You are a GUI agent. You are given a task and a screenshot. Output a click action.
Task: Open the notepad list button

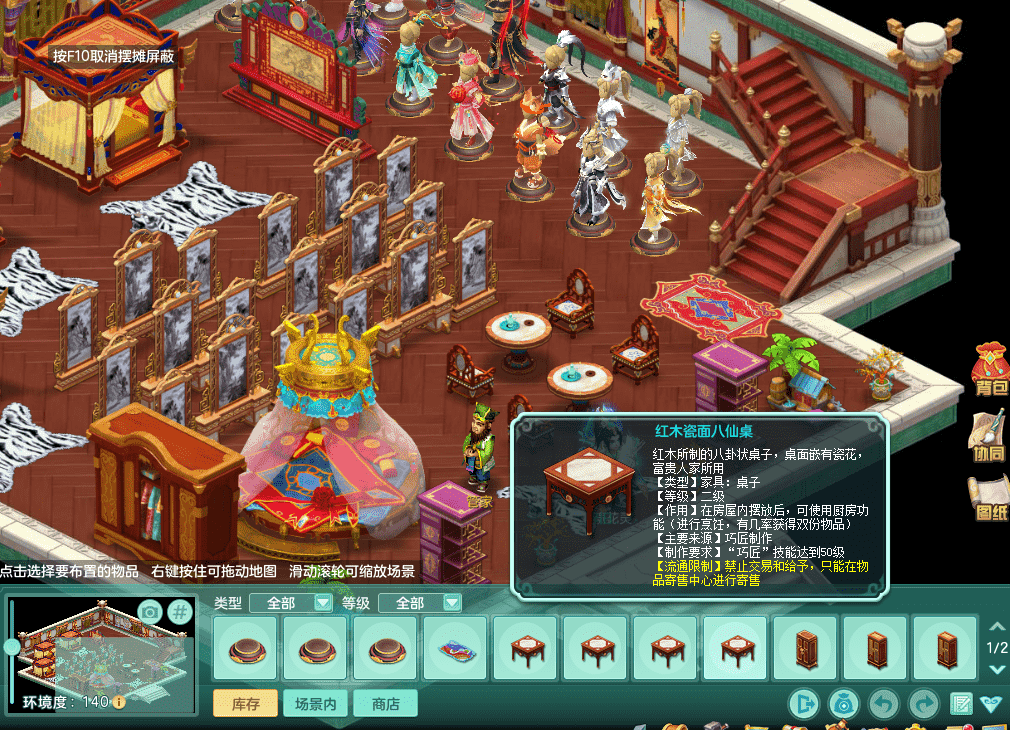coord(961,704)
